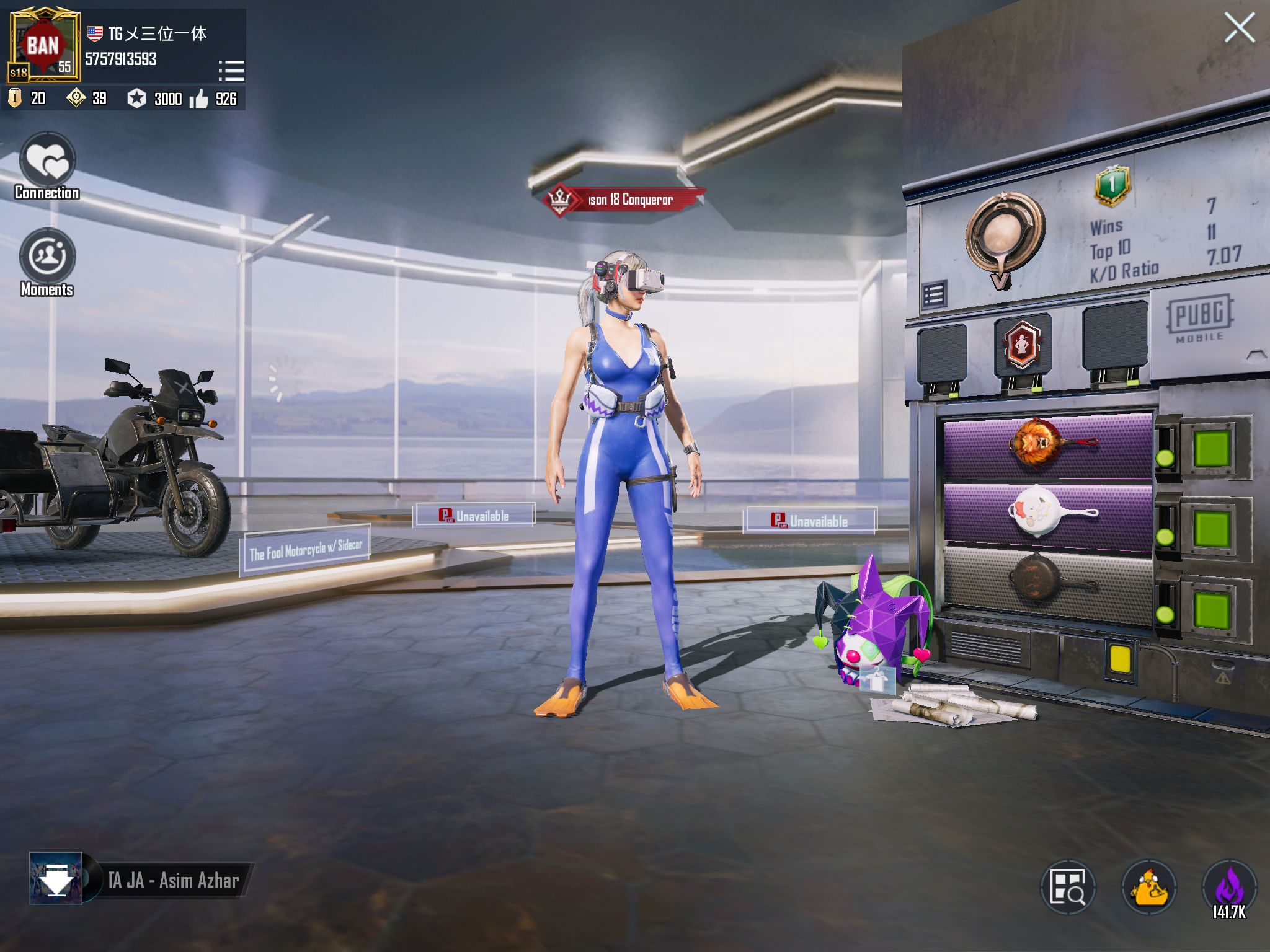The width and height of the screenshot is (1270, 952).
Task: Select the lion face frying pan skin
Action: click(x=1048, y=445)
